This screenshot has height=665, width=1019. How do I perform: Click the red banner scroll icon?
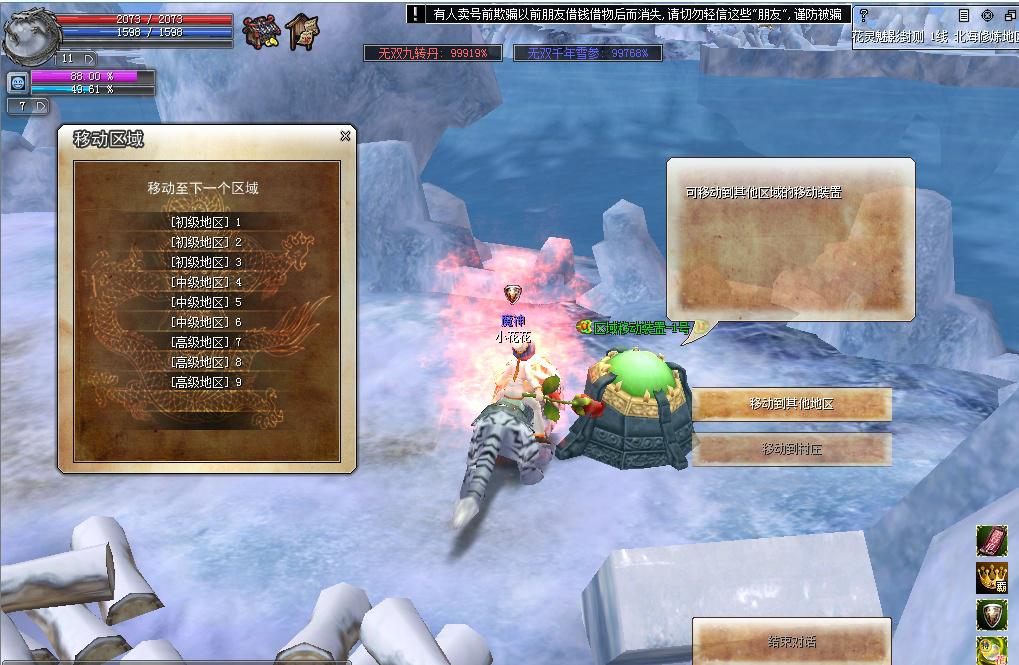pos(991,541)
